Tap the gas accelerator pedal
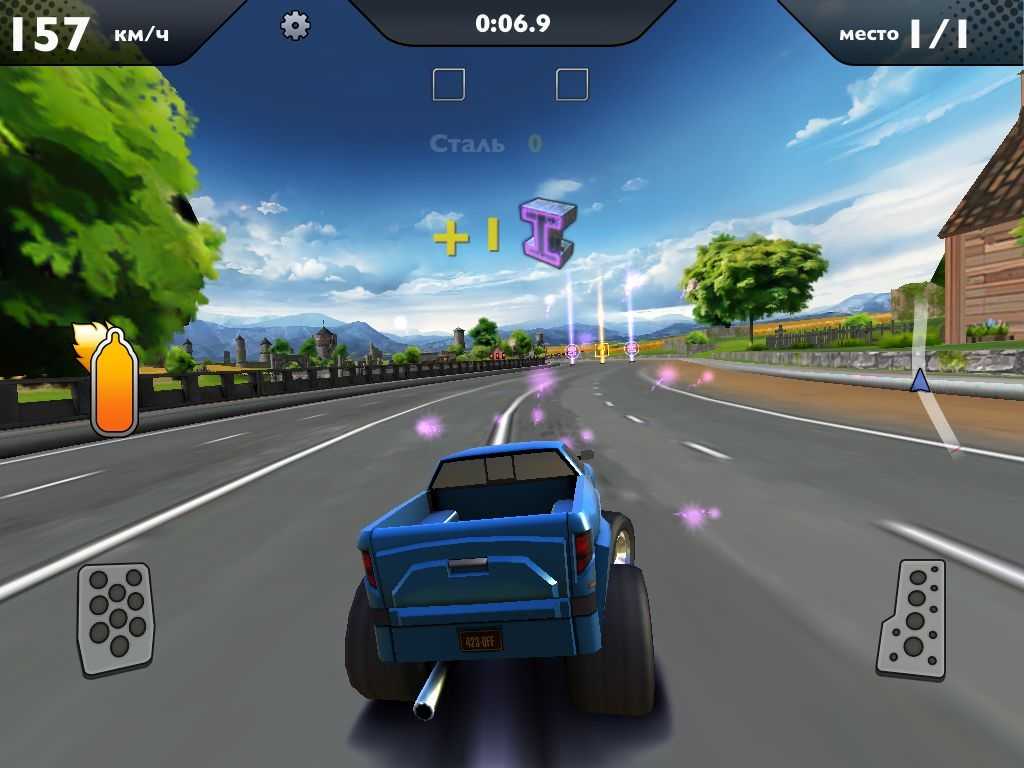Screen dimensions: 1024x768 (912, 620)
